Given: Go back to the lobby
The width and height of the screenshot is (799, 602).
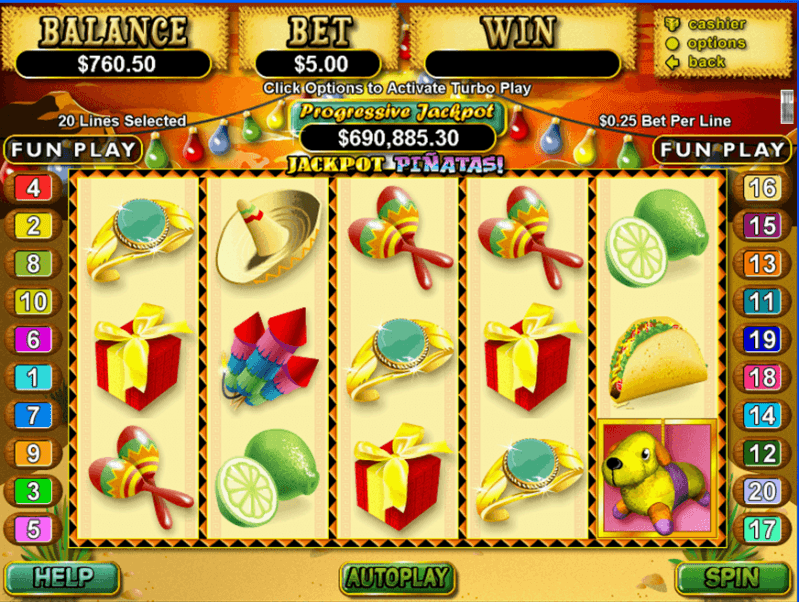Looking at the screenshot, I should pos(706,62).
